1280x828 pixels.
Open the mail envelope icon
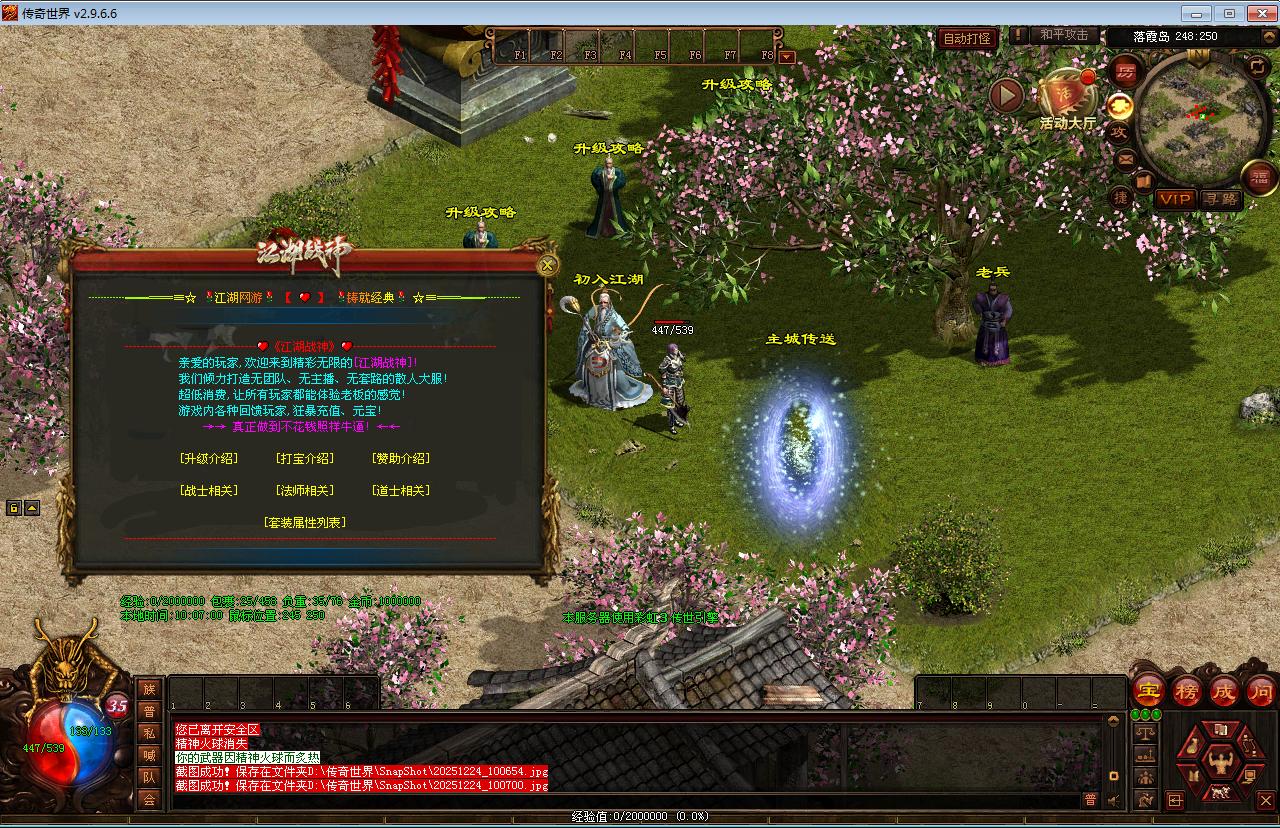pos(1125,159)
